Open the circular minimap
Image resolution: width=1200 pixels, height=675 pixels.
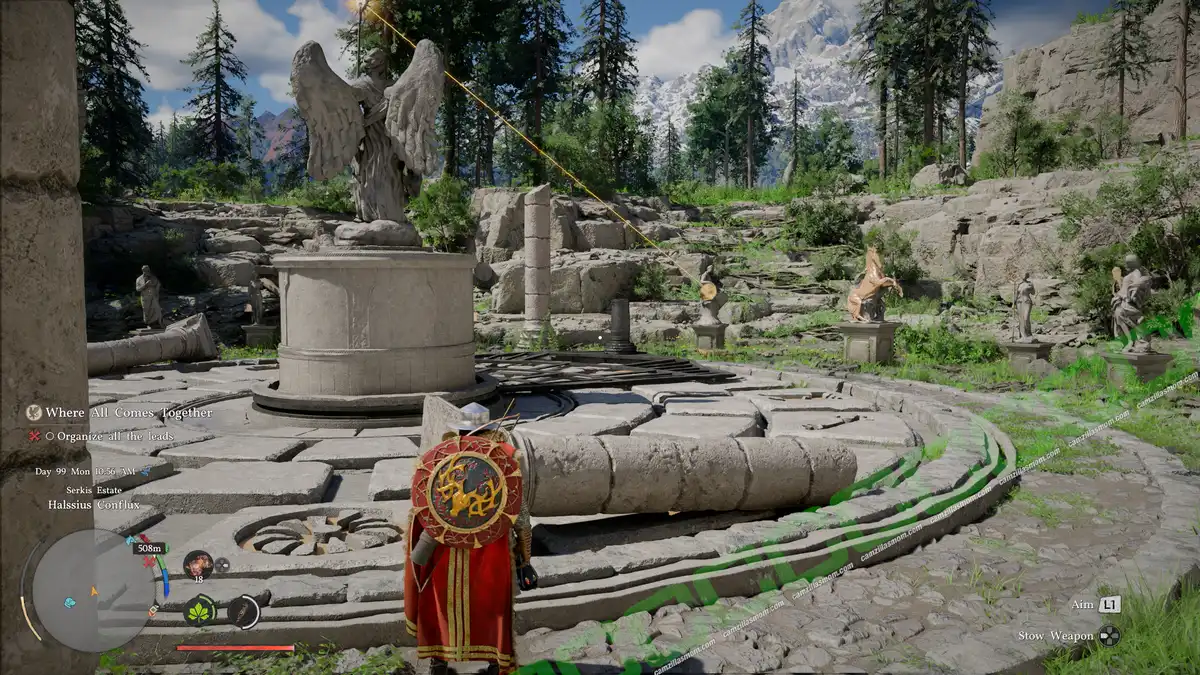click(92, 590)
